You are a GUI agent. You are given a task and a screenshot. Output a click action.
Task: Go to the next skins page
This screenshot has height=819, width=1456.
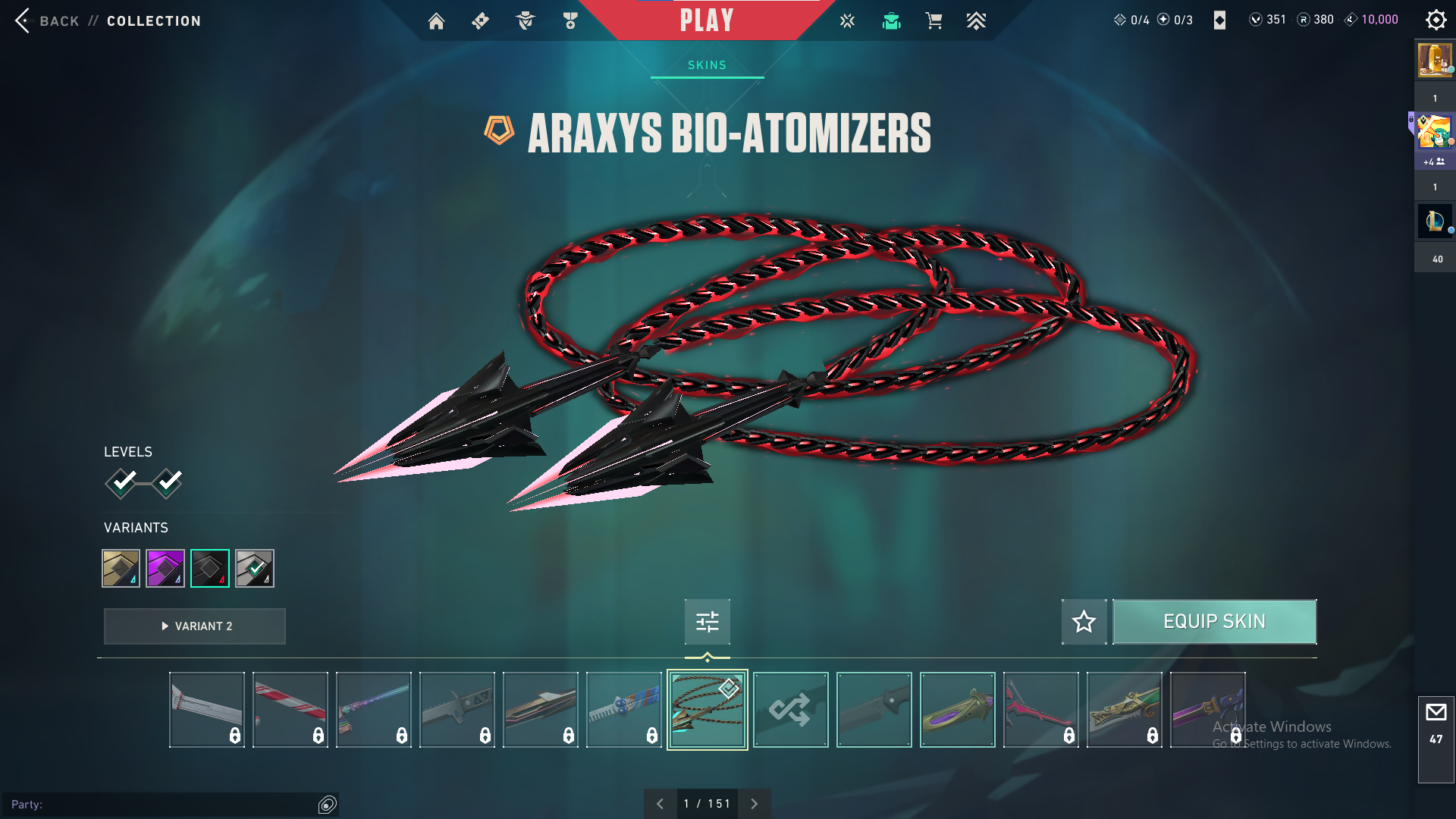[x=754, y=804]
